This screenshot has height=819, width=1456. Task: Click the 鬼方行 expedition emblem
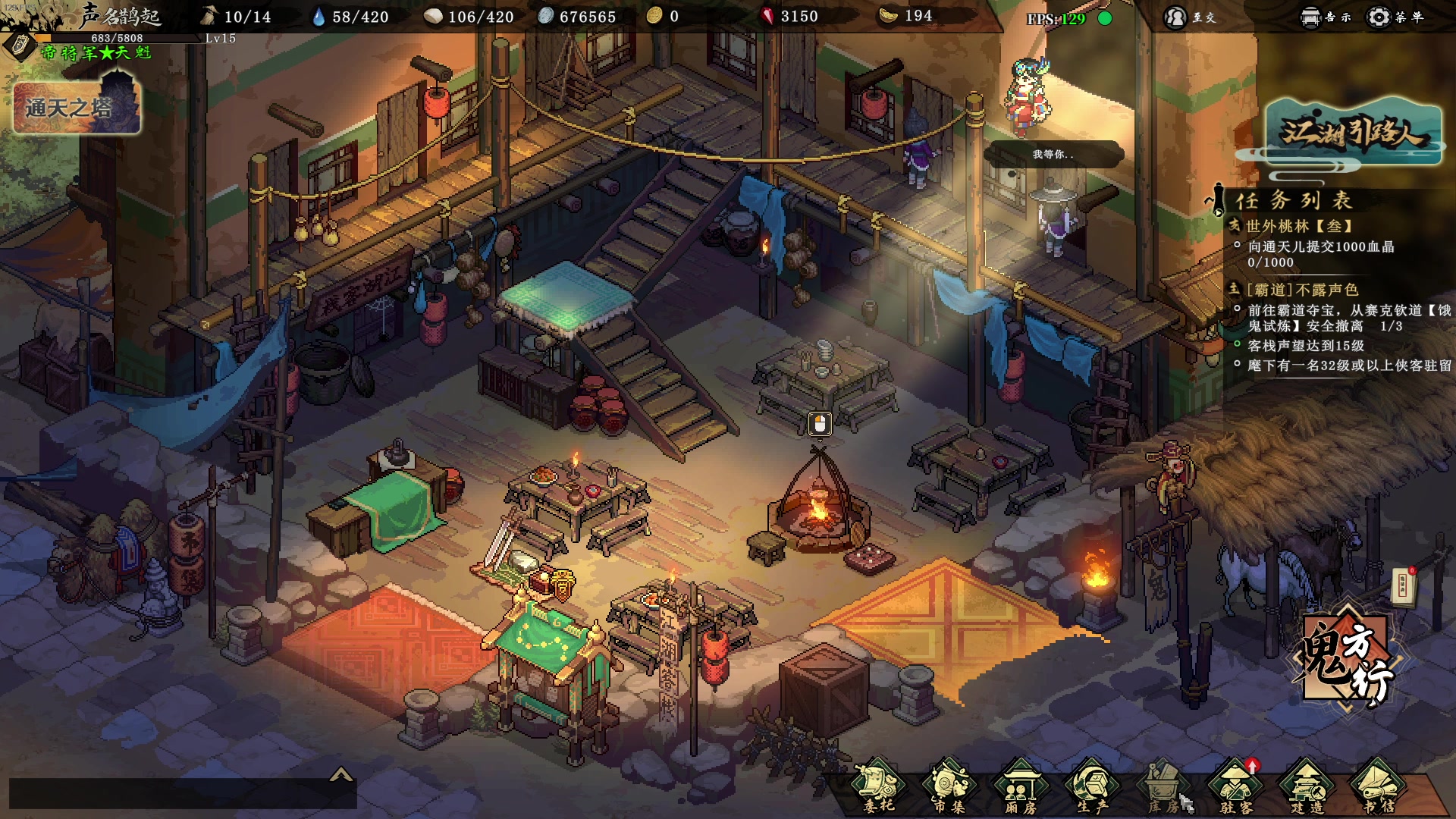pyautogui.click(x=1346, y=661)
